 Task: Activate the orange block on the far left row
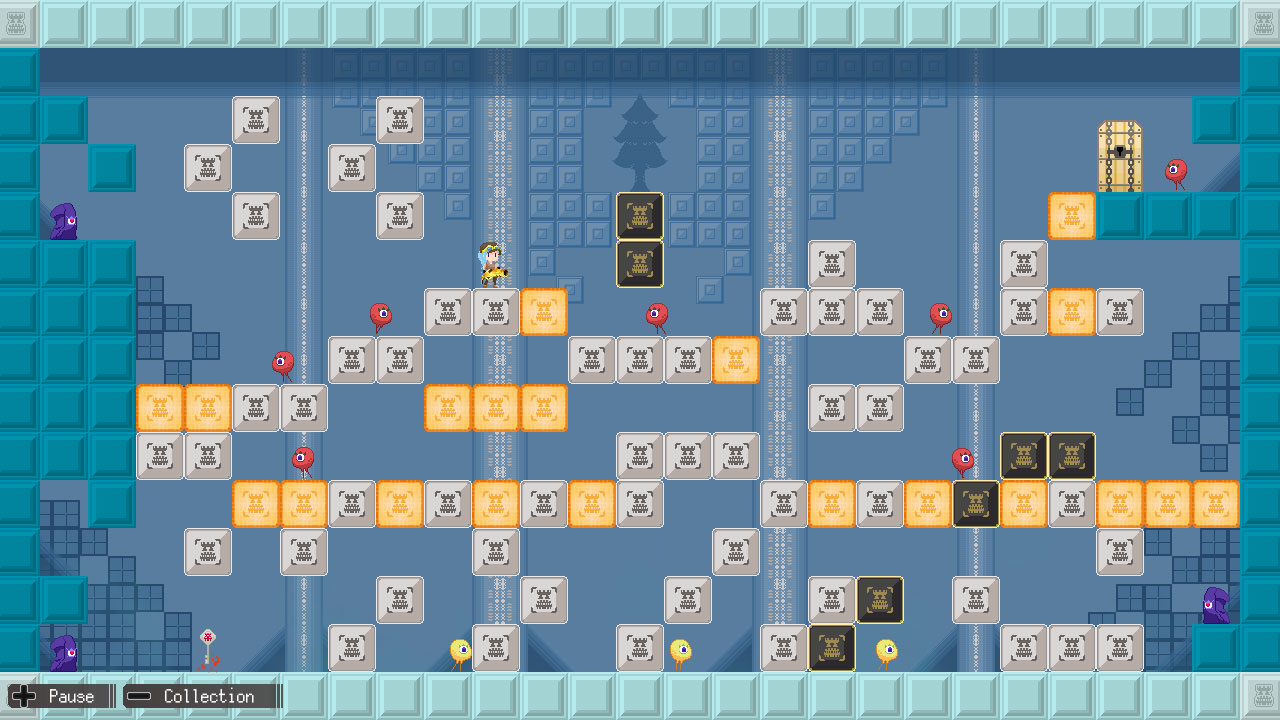160,408
